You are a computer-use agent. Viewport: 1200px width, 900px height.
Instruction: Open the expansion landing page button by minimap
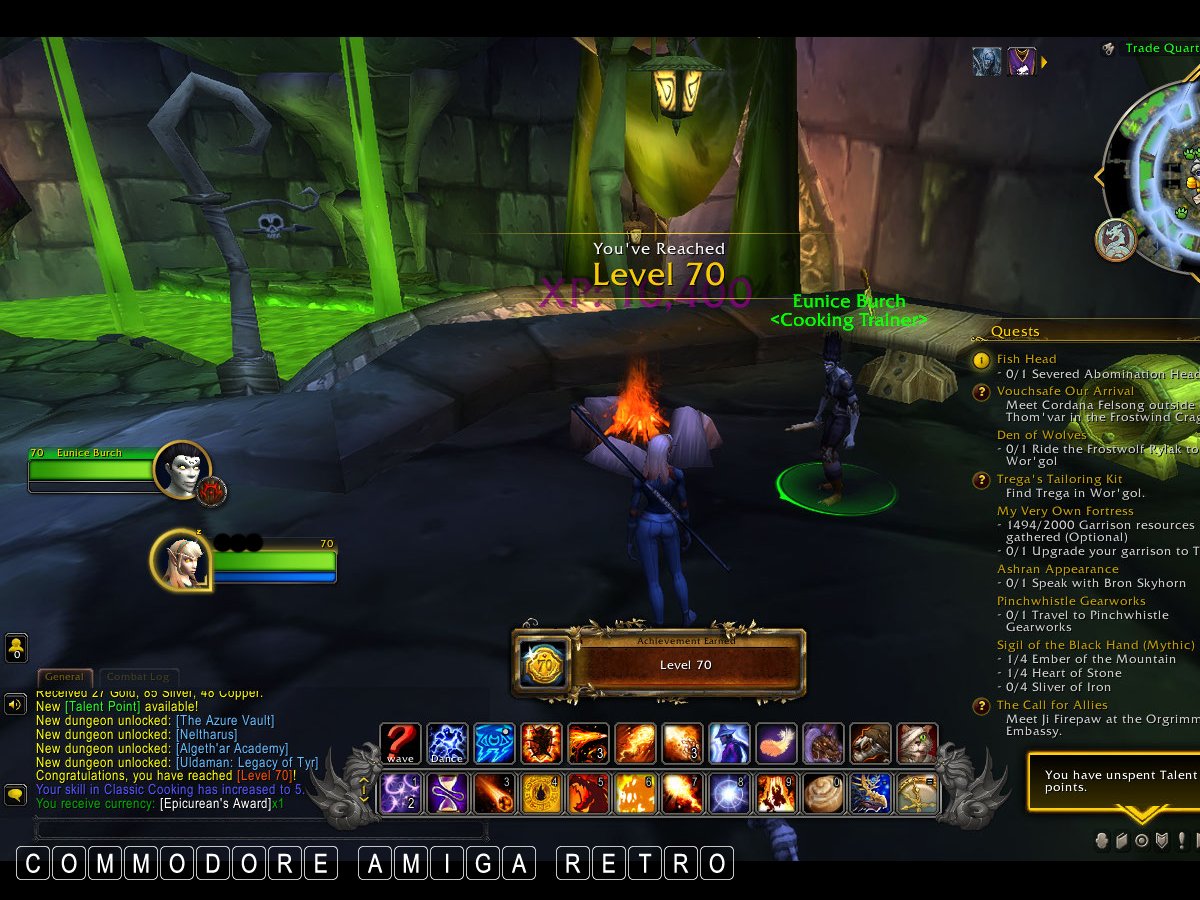(1116, 239)
